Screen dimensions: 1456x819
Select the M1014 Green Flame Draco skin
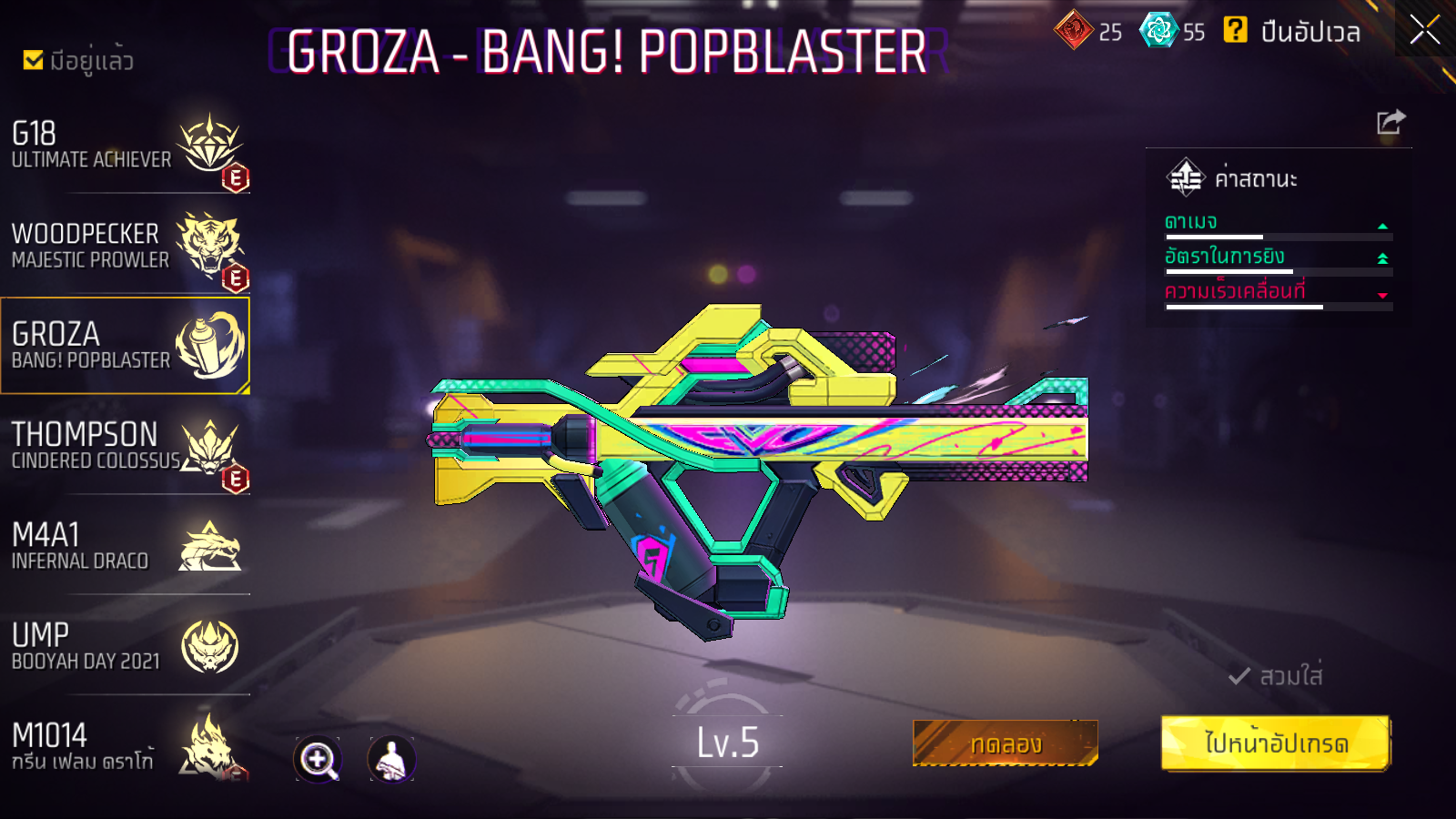click(x=125, y=746)
